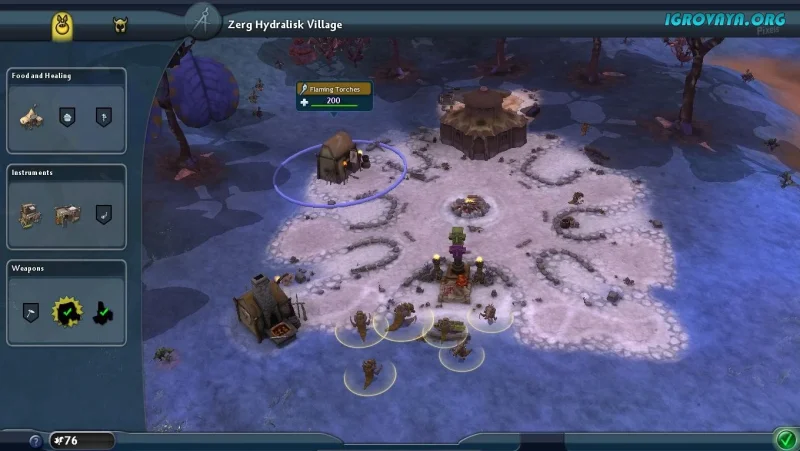This screenshot has width=800, height=451.
Task: Pick the round-symbol shield in Food and Healing
Action: click(x=67, y=117)
